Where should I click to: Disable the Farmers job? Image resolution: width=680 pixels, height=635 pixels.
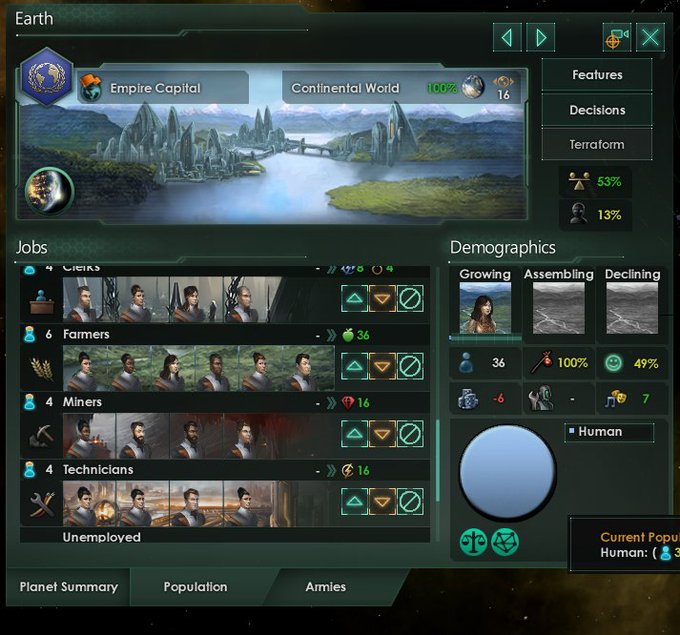tap(410, 366)
